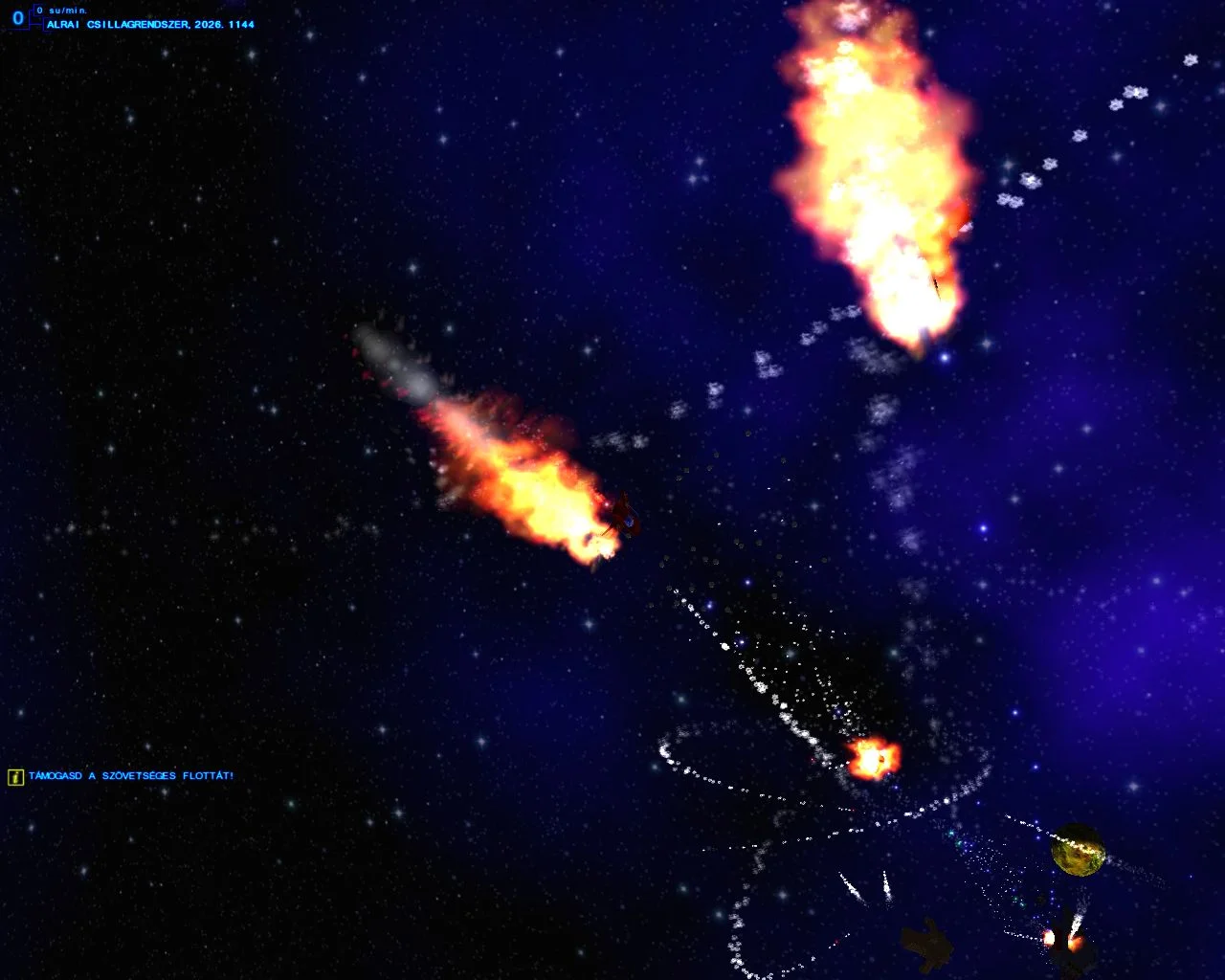Click the small exploding ship near screen center
The image size is (1225, 980).
pyautogui.click(x=876, y=761)
